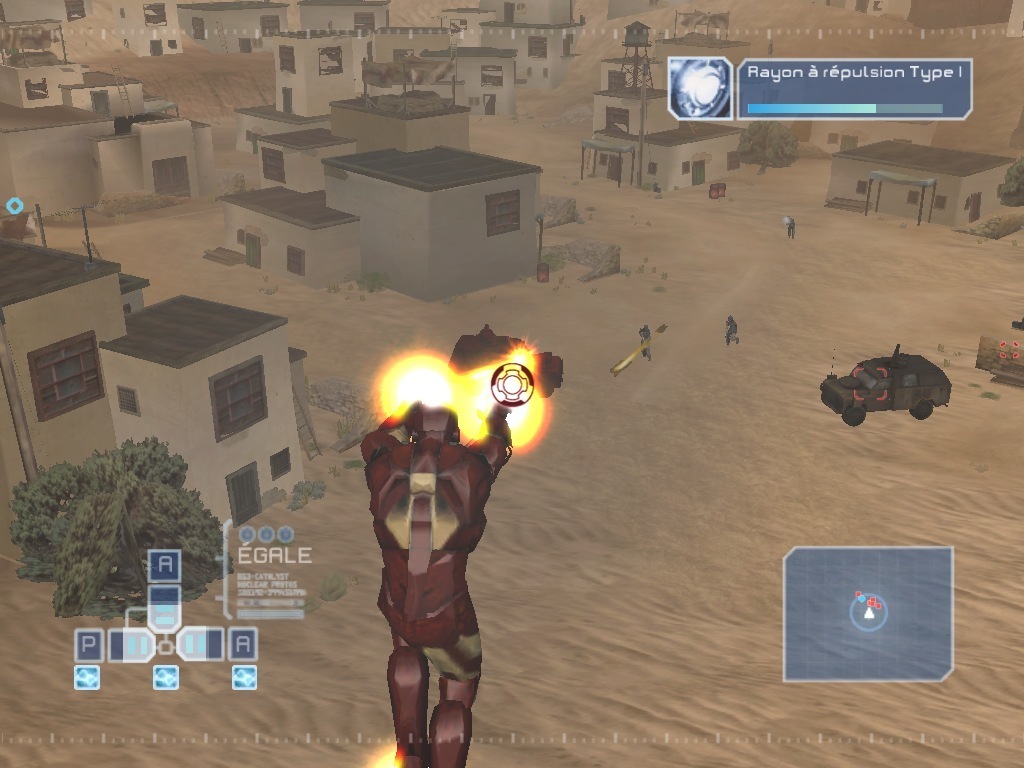The image size is (1024, 768).
Task: Click the cyan ring objective marker
Action: 14,206
